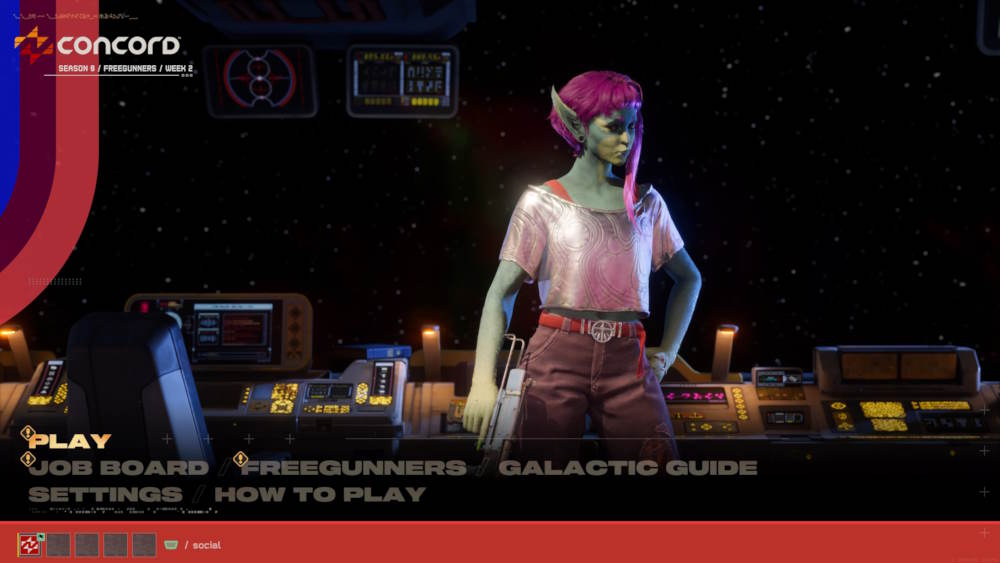This screenshot has width=1000, height=563.
Task: Click your player avatar in the crew bar
Action: [30, 545]
